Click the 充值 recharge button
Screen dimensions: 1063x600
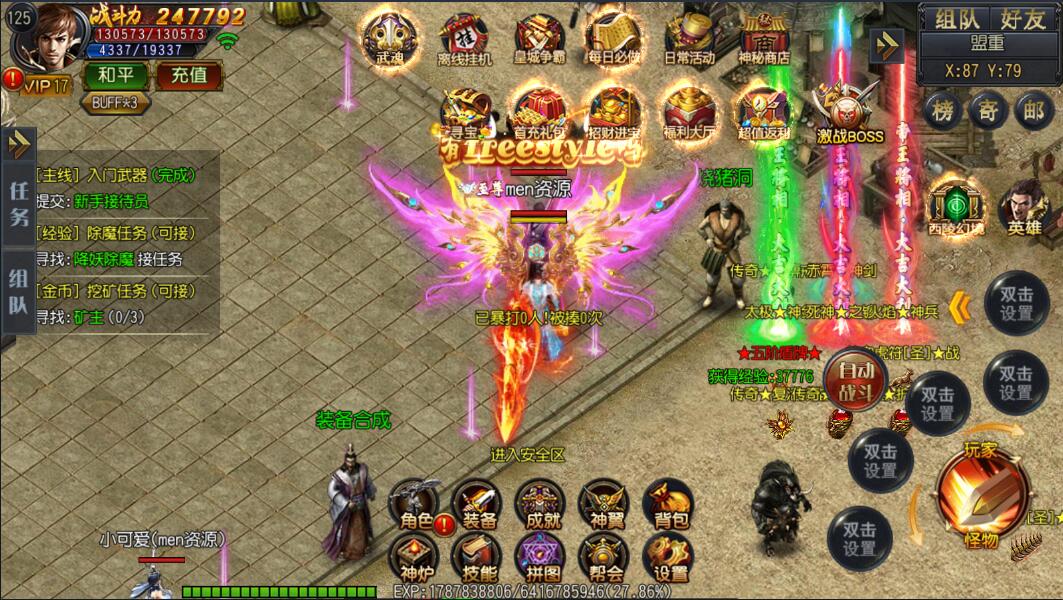[188, 75]
